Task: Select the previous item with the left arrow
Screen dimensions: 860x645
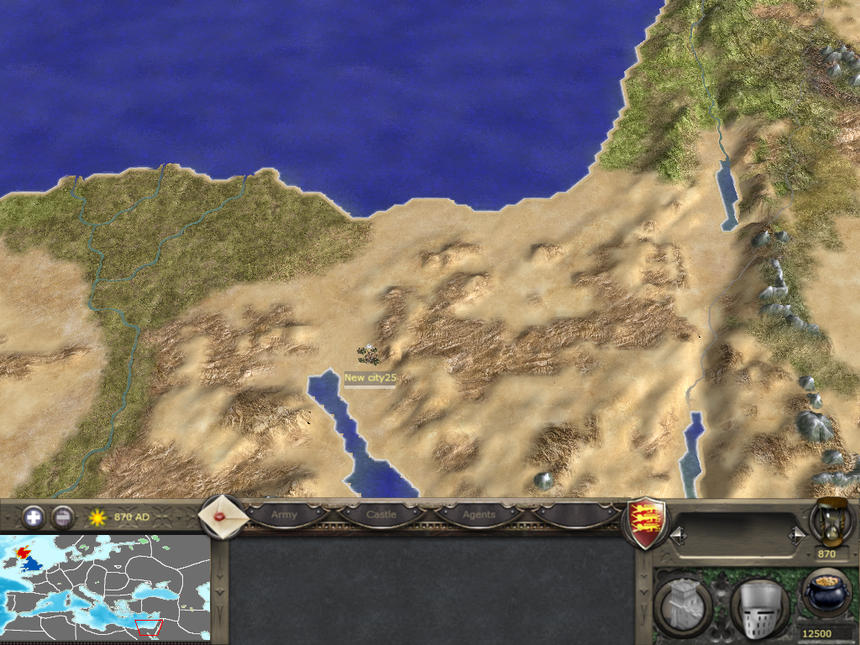Action: 678,536
